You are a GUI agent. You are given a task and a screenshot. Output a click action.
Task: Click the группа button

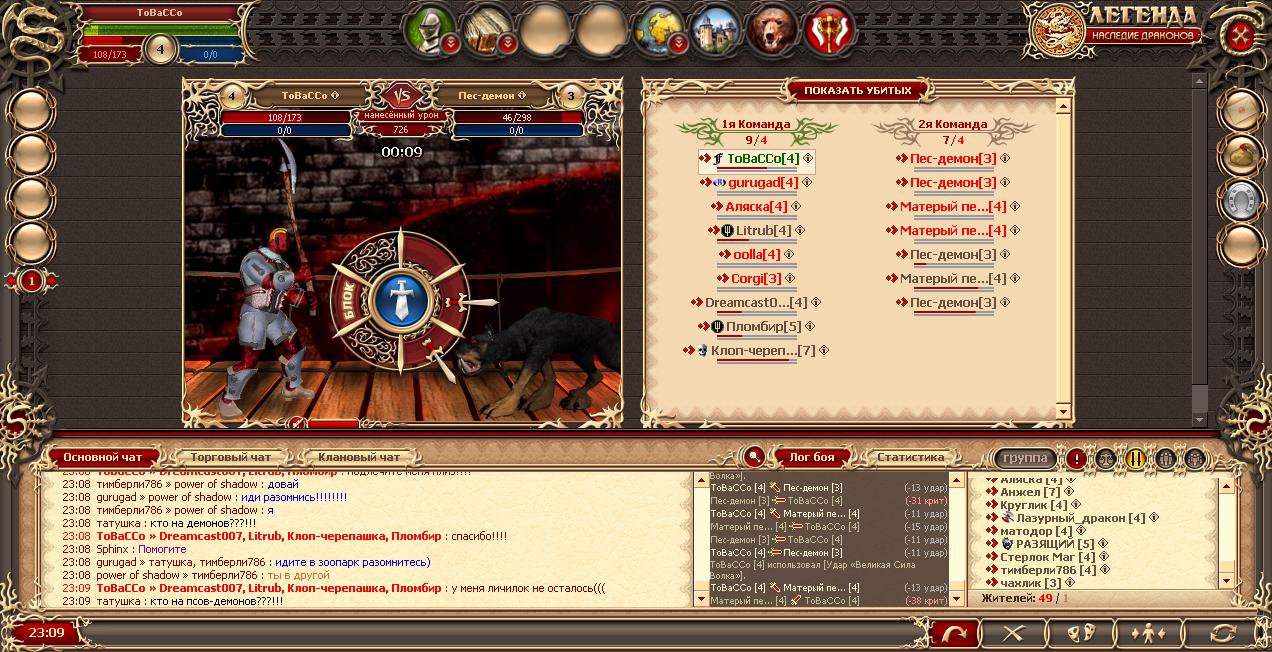[1025, 458]
